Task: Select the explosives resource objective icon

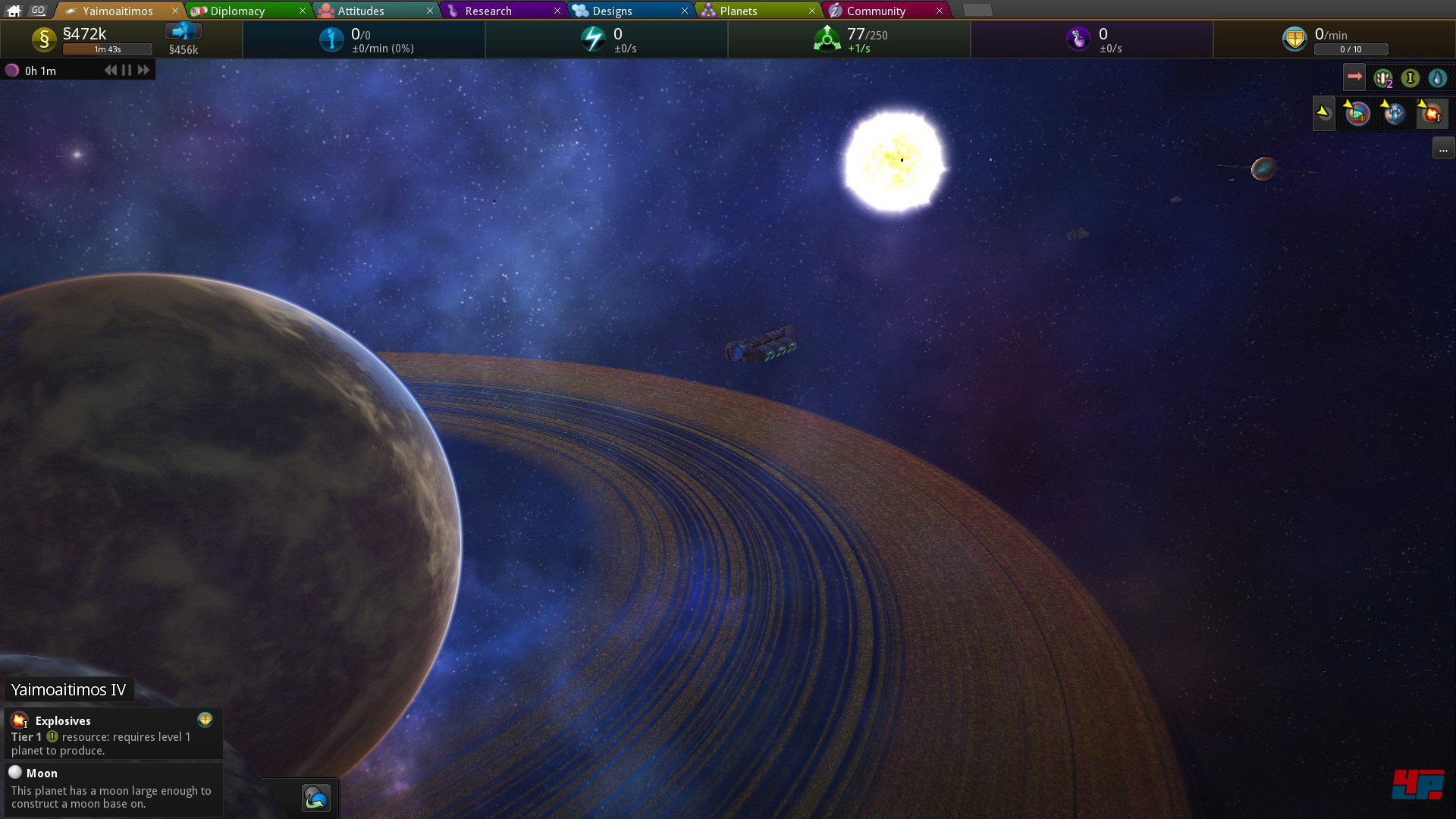Action: [1431, 114]
